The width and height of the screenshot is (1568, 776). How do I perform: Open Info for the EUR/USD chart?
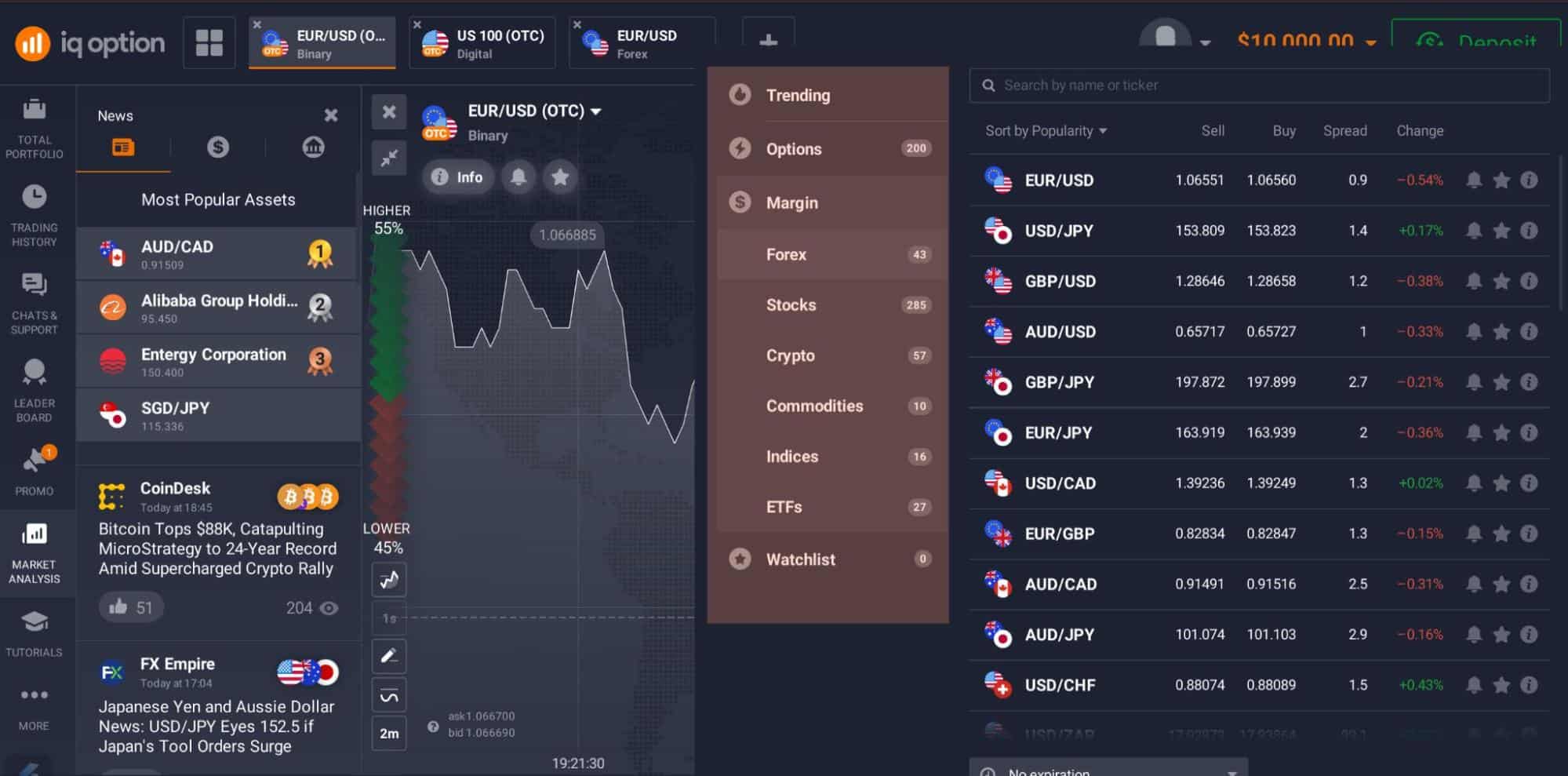click(458, 177)
